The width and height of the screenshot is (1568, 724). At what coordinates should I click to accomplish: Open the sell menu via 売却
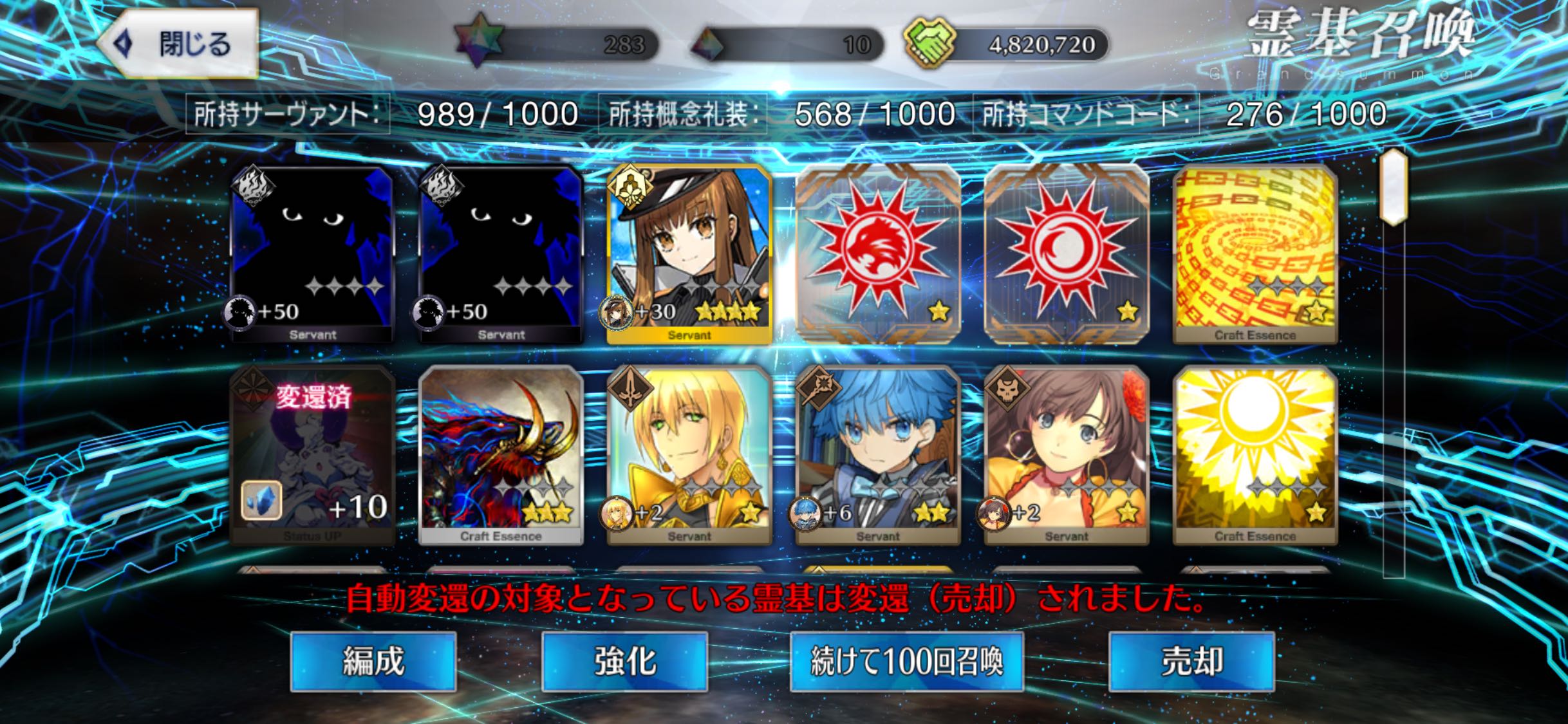click(x=1191, y=661)
